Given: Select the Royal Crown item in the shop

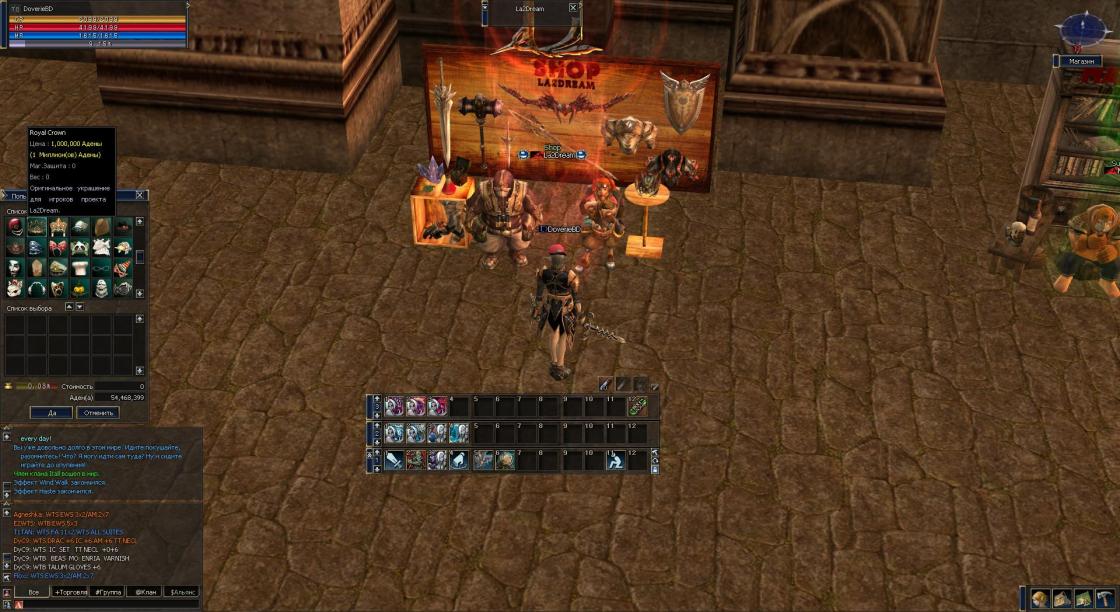Looking at the screenshot, I should click(36, 227).
